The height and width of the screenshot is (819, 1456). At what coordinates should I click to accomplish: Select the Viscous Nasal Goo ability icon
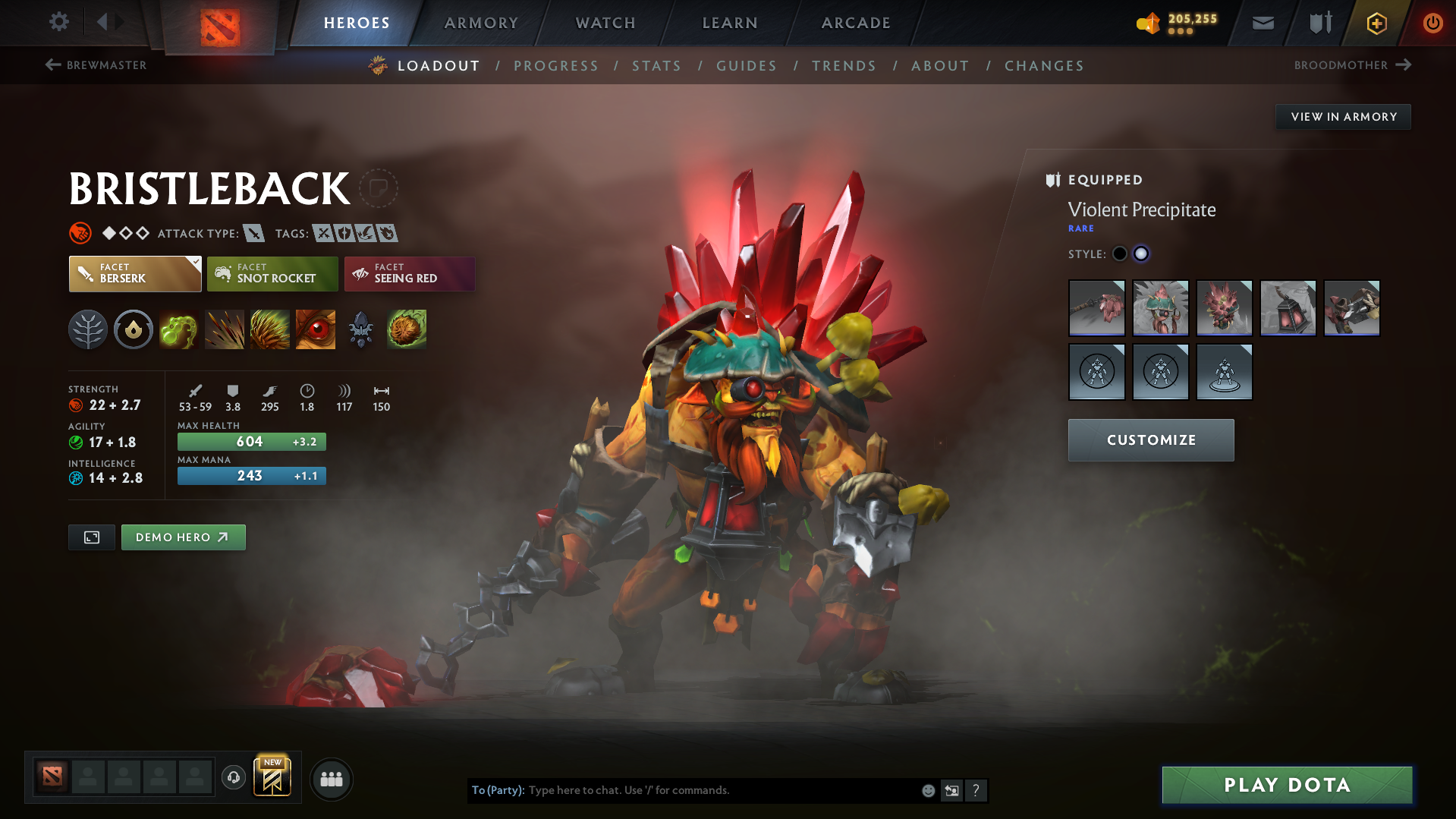[x=178, y=329]
